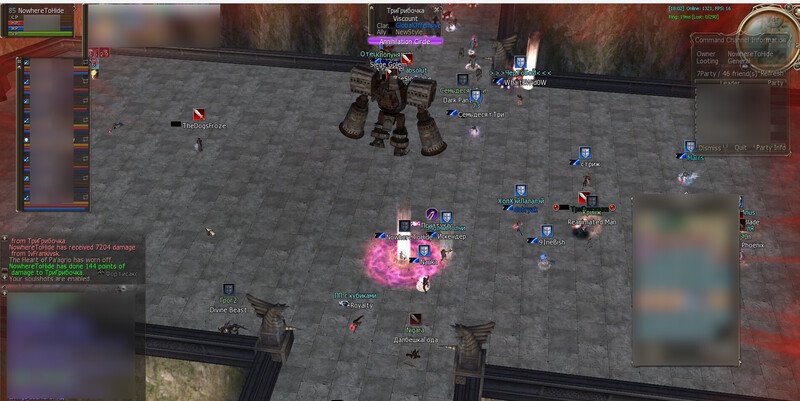Viewport: 800px width, 401px height.
Task: Quit the command channel
Action: coord(741,147)
